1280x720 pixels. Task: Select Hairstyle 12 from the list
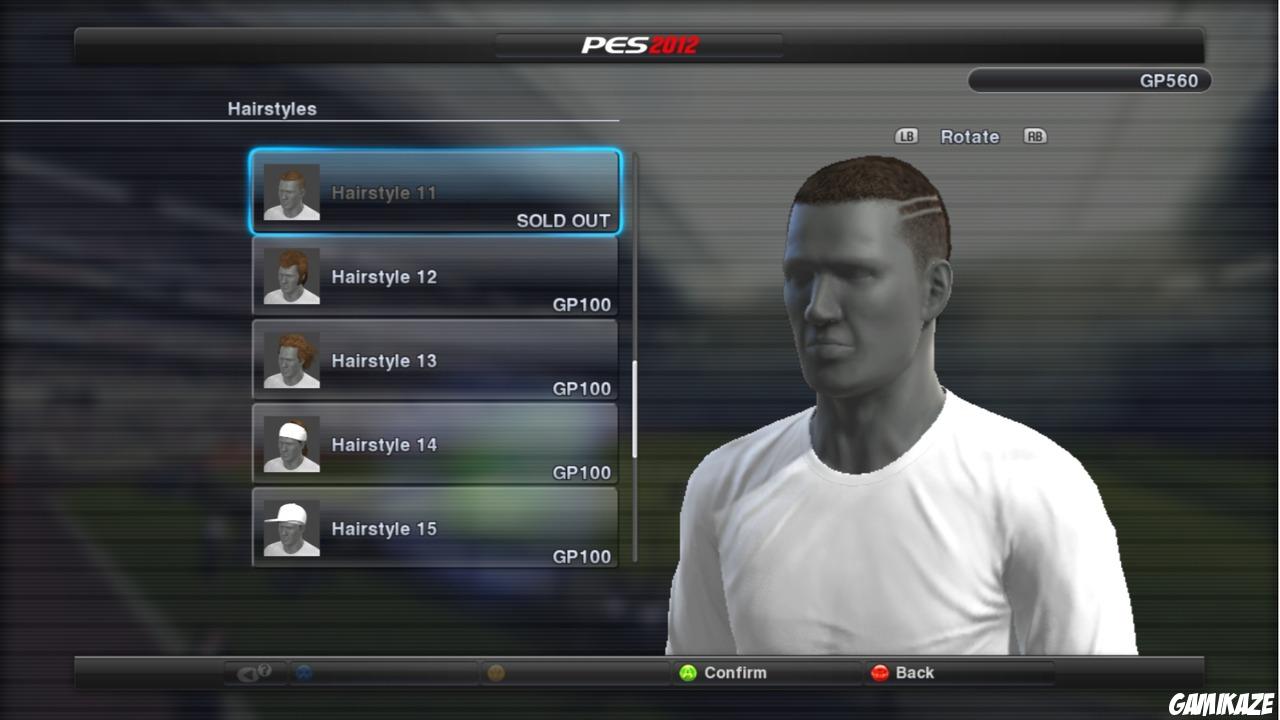click(435, 277)
